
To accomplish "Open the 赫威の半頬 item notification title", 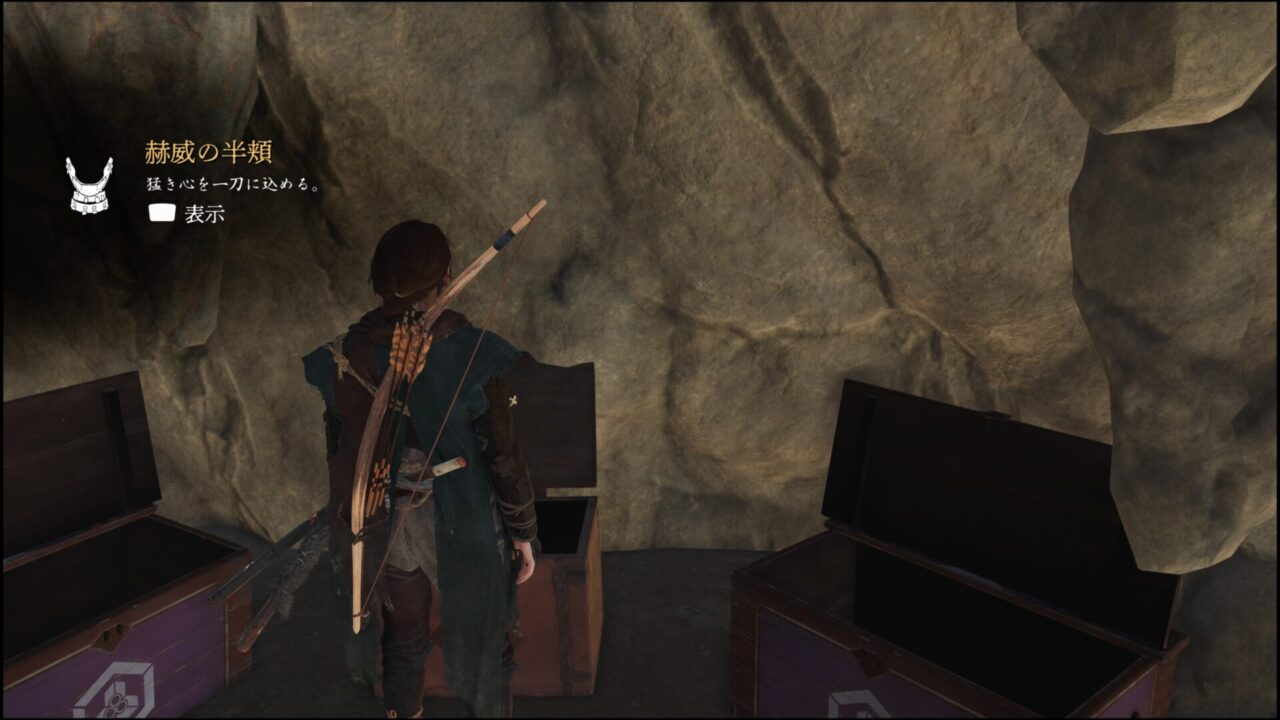I will point(208,153).
